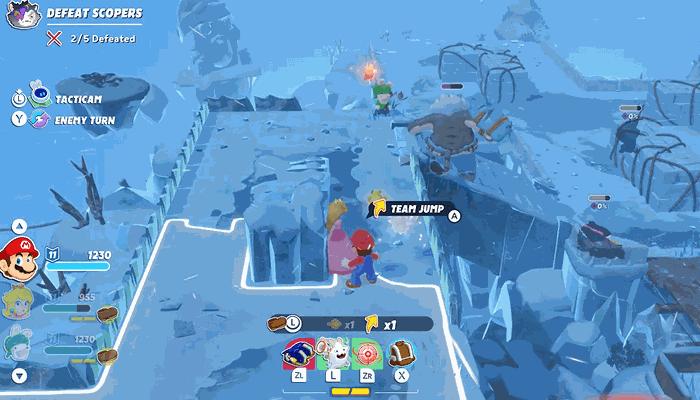Click the down arrow below hero portraits
The height and width of the screenshot is (400, 700).
pos(19,376)
